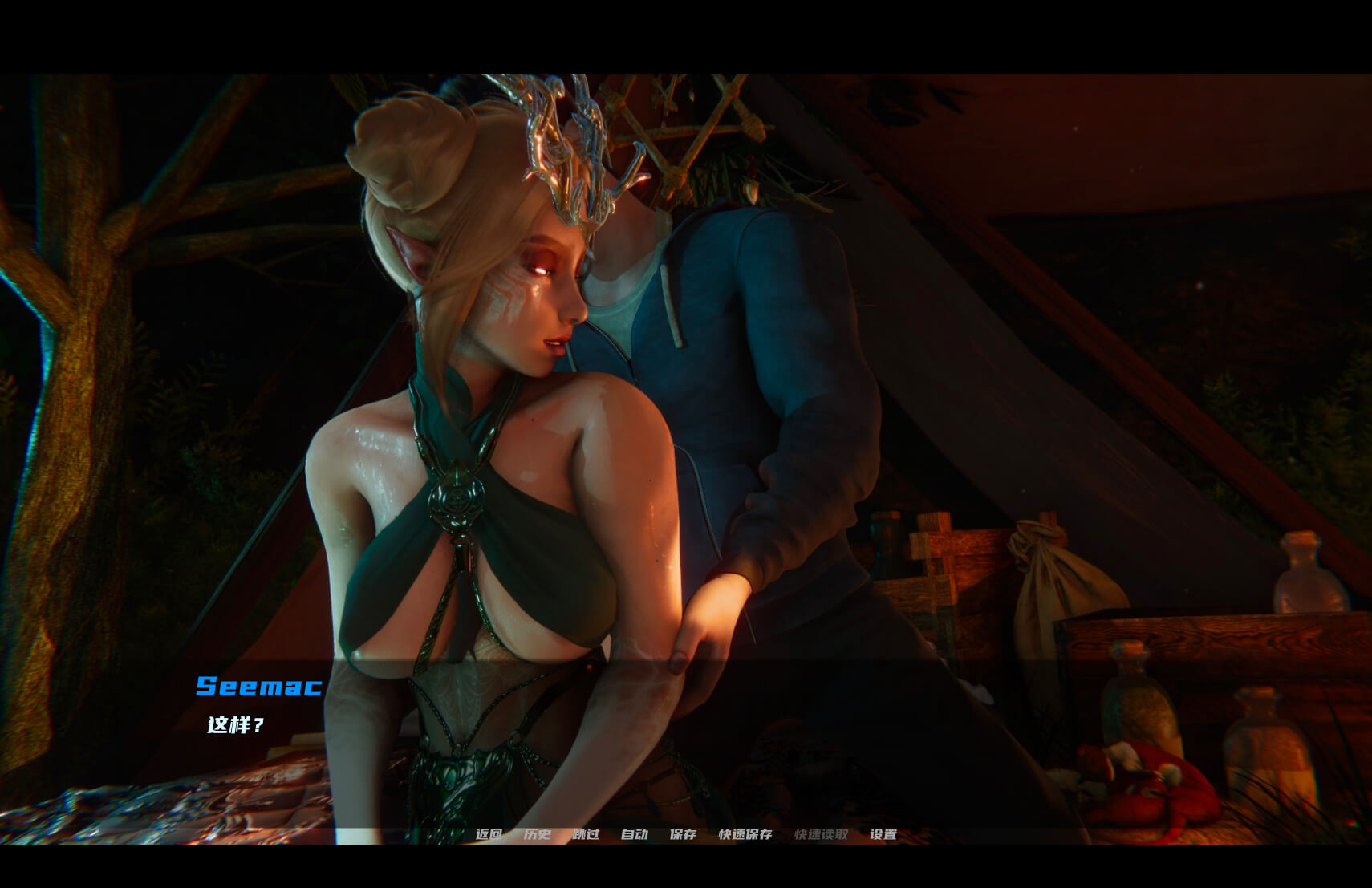Screen dimensions: 1372x888
Task: Click the 返回 (Back) quick menu button
Action: [489, 834]
